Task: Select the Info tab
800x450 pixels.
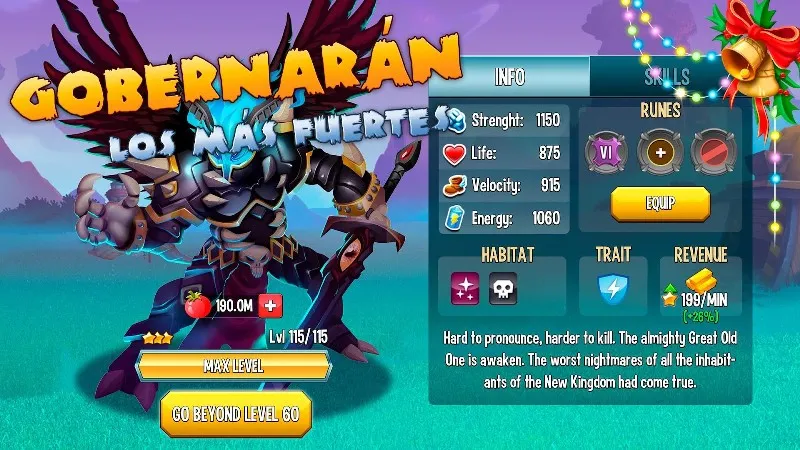Action: point(510,78)
